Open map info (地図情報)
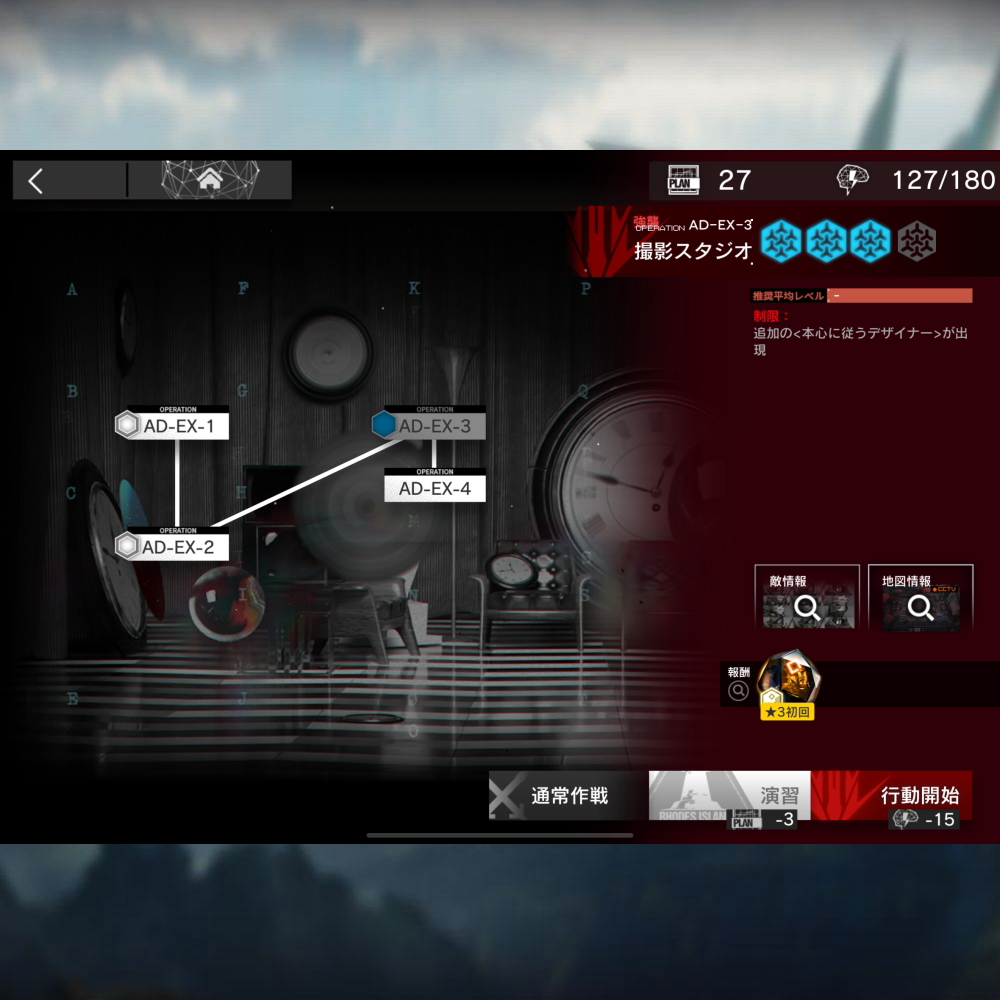1000x1000 pixels. point(920,599)
